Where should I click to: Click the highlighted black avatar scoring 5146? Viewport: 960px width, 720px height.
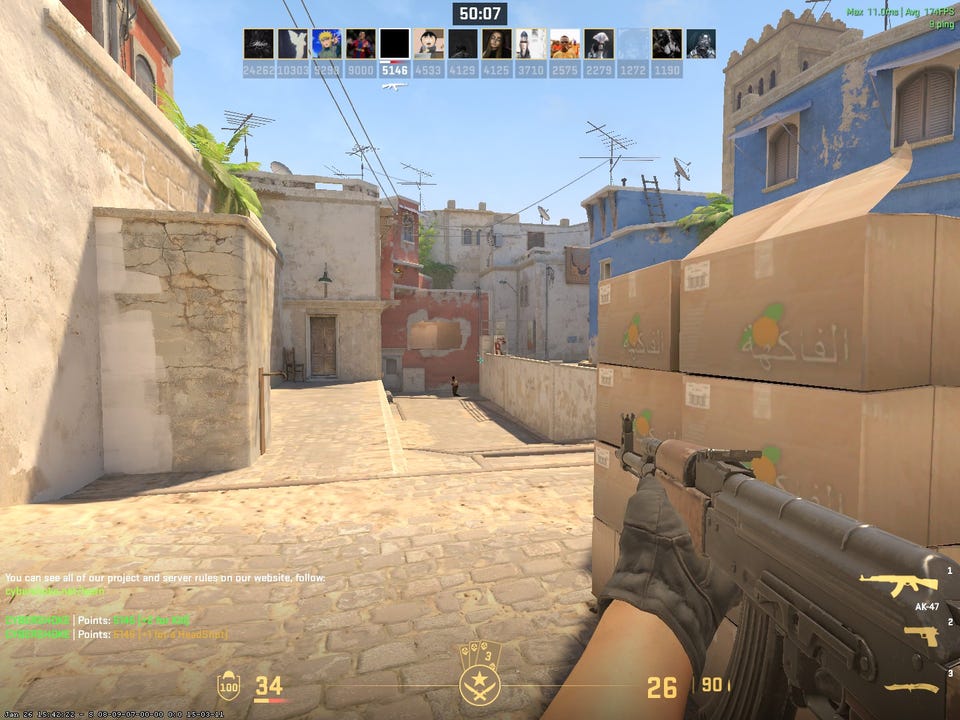(394, 44)
